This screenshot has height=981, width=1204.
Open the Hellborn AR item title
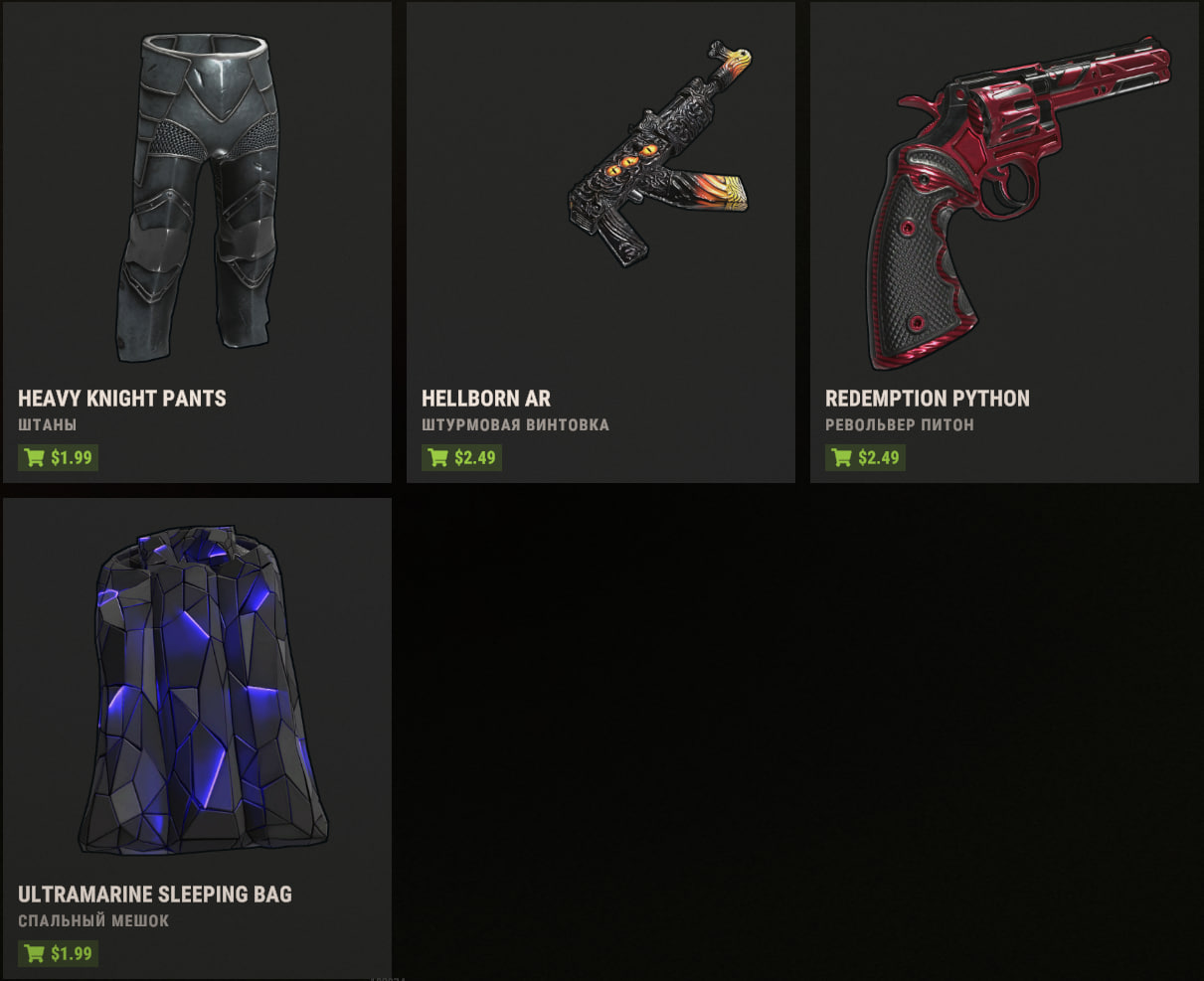(x=486, y=399)
